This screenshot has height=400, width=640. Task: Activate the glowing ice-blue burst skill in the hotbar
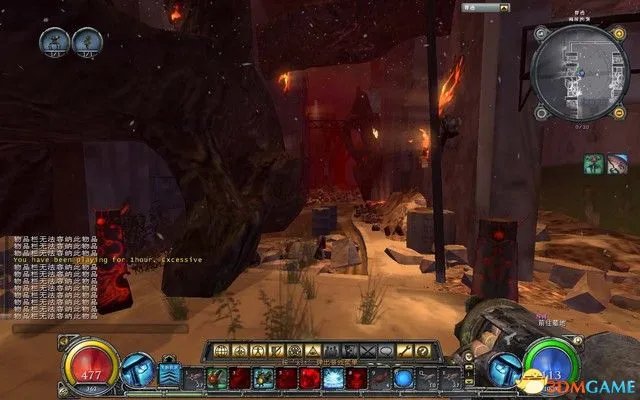333,377
